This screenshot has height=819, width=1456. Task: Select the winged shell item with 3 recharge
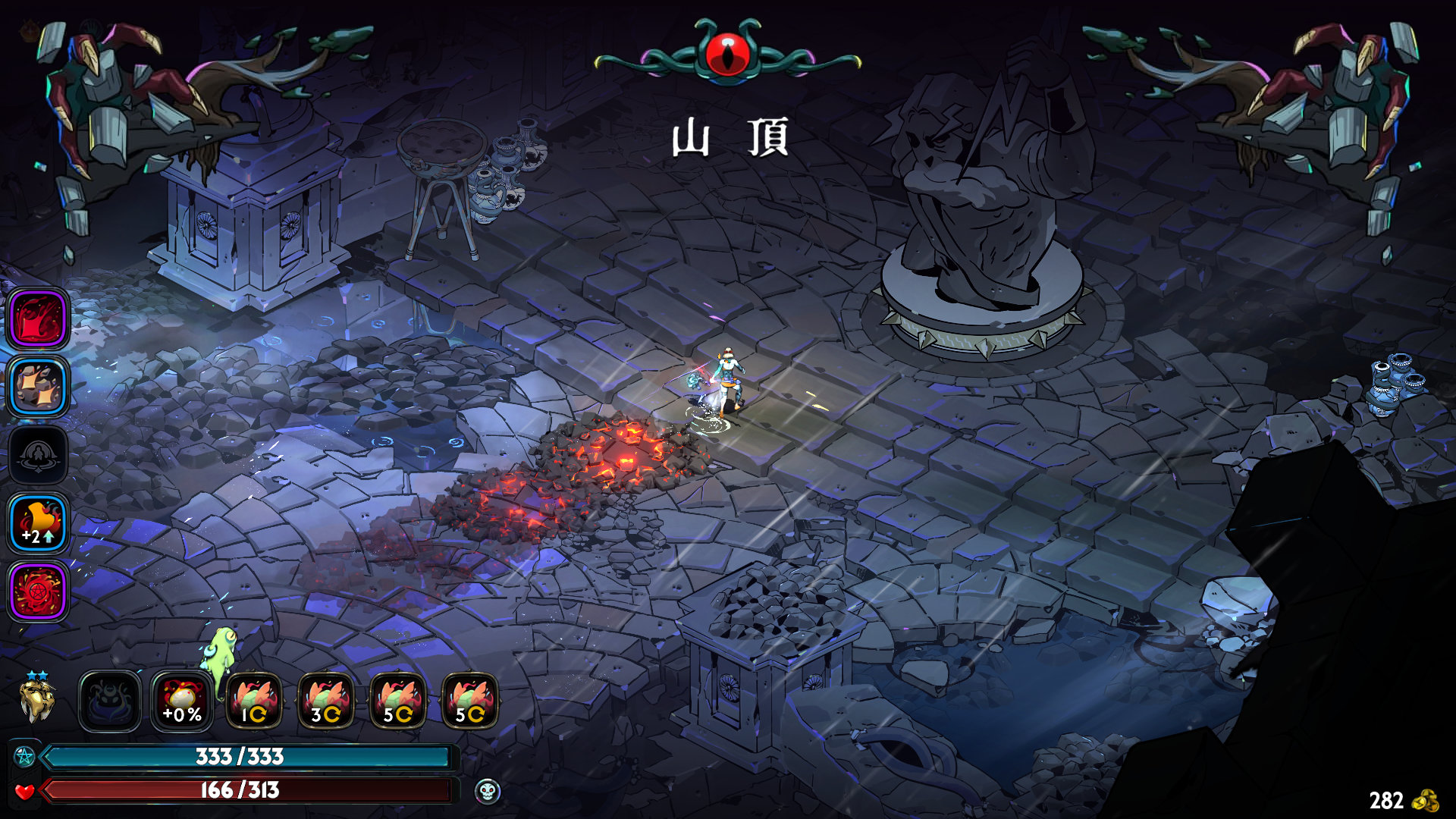326,701
